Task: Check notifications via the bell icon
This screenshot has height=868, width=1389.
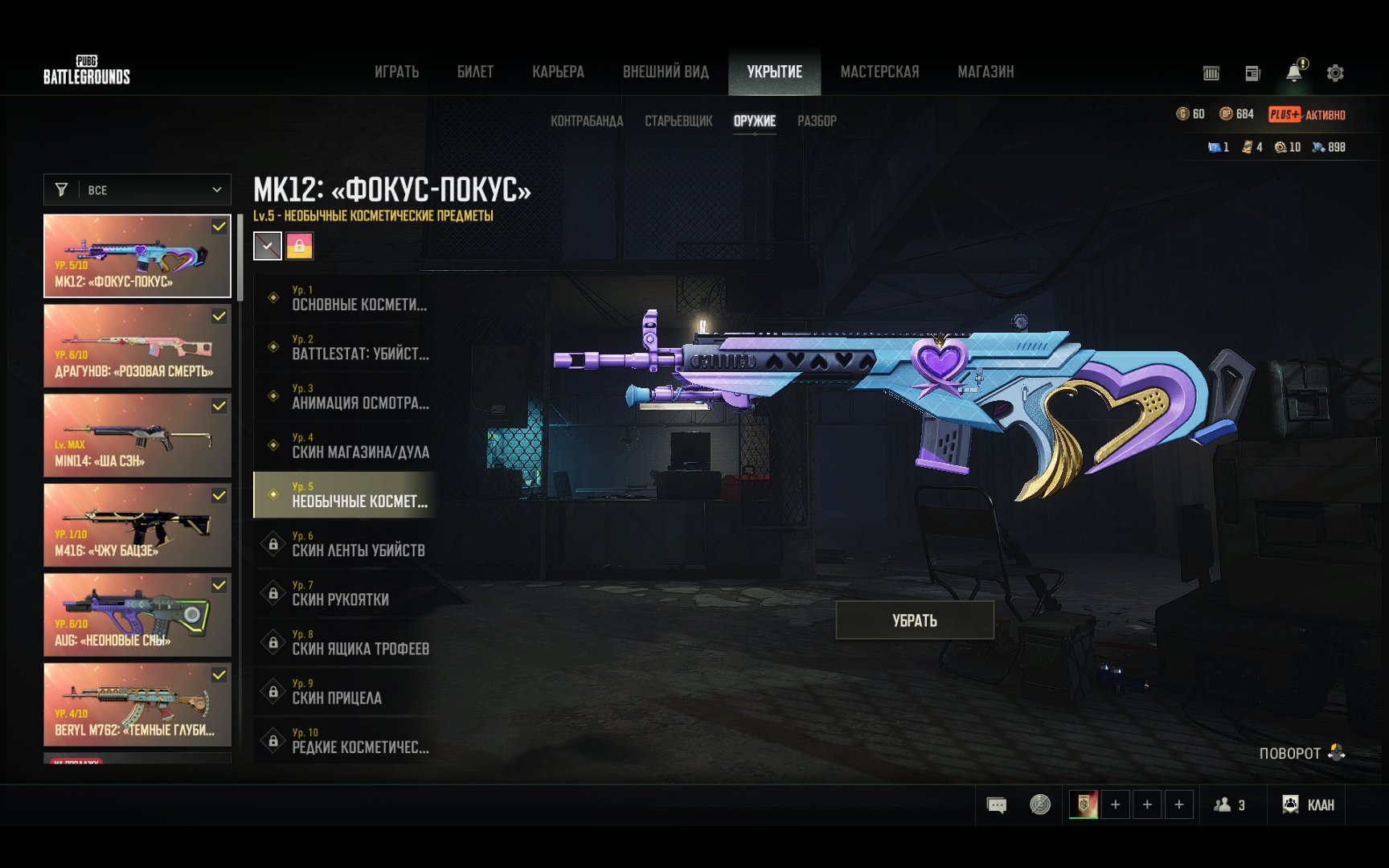Action: tap(1294, 72)
